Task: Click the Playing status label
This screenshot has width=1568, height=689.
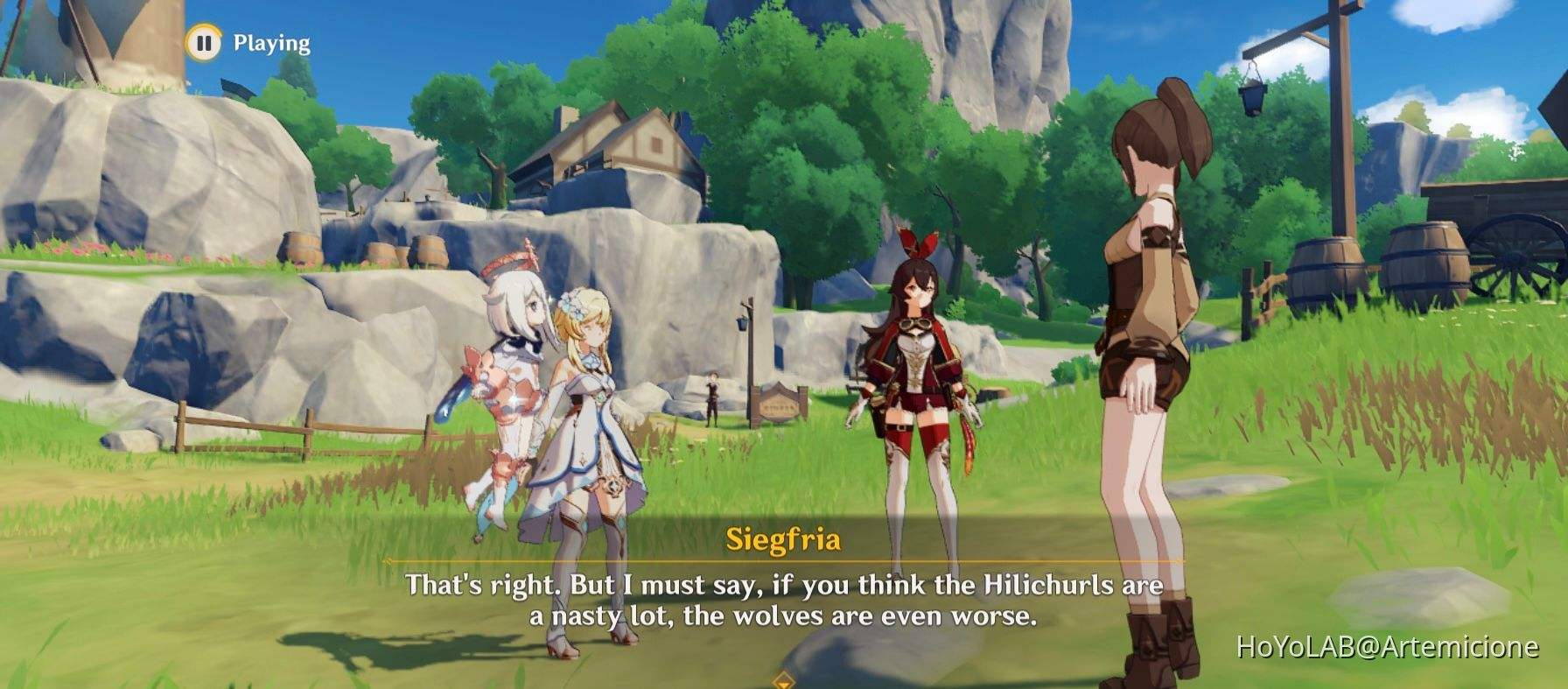Action: (x=269, y=40)
